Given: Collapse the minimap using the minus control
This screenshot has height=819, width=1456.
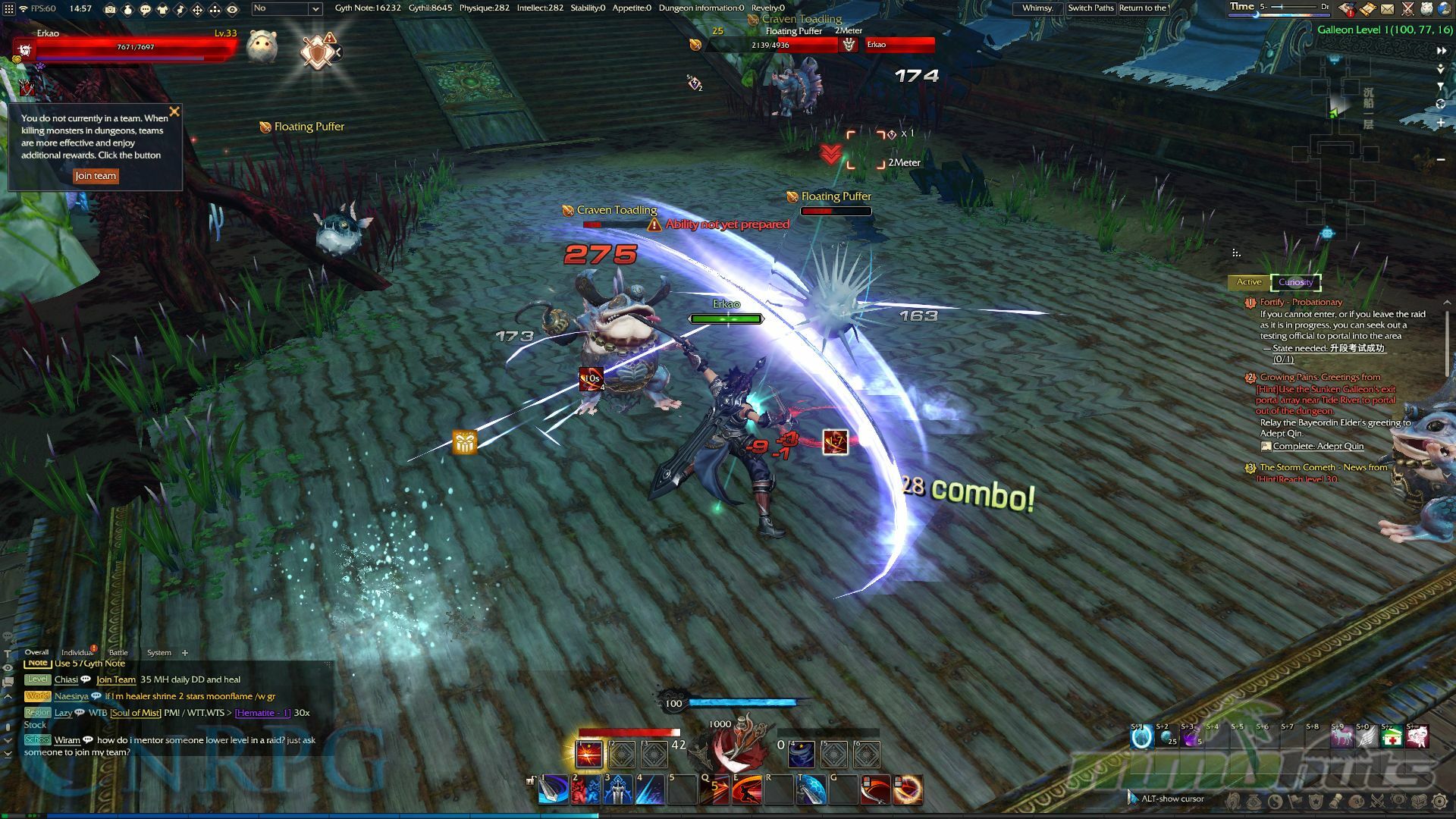Looking at the screenshot, I should pos(1439,159).
